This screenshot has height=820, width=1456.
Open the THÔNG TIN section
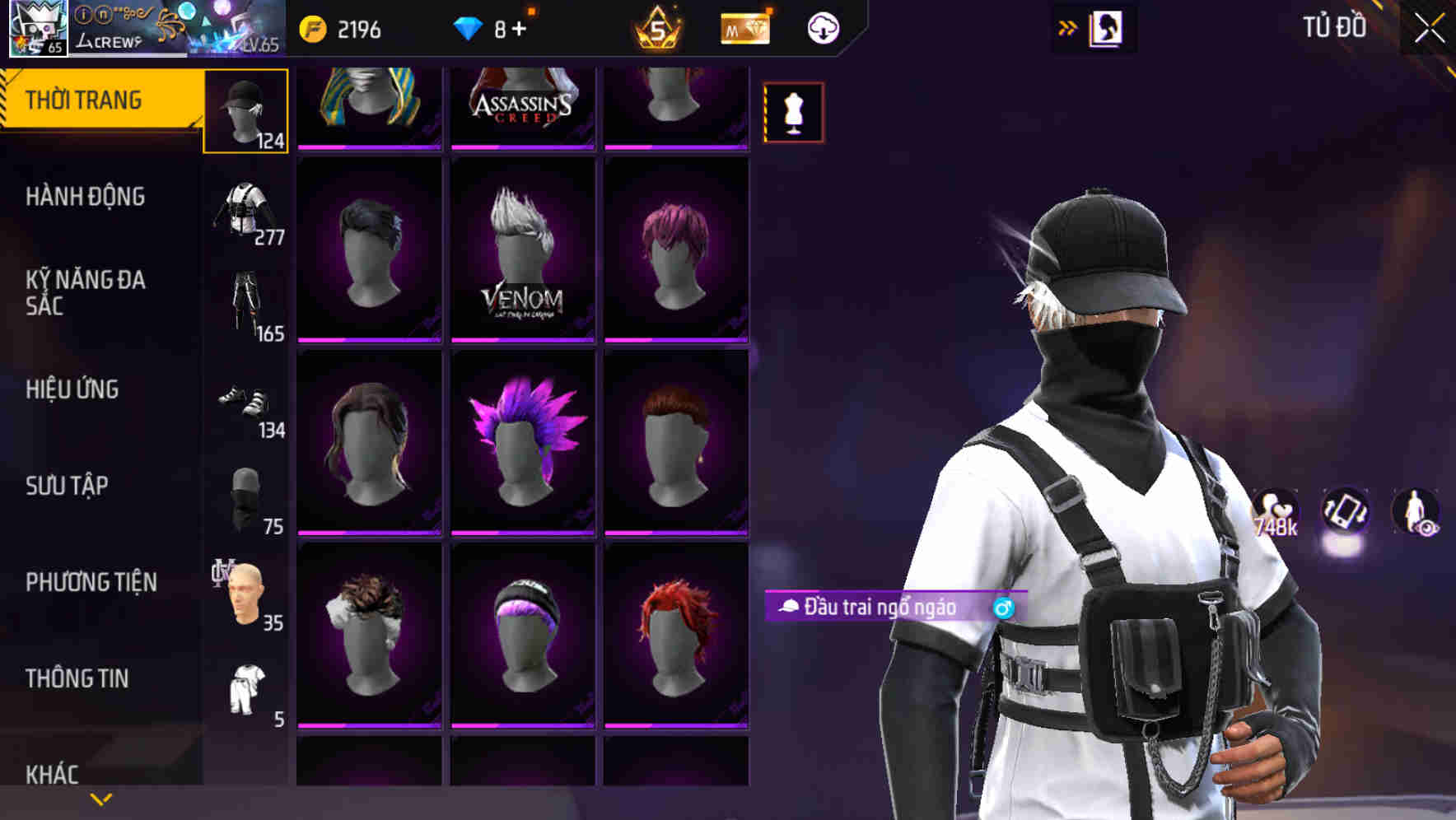(x=78, y=678)
